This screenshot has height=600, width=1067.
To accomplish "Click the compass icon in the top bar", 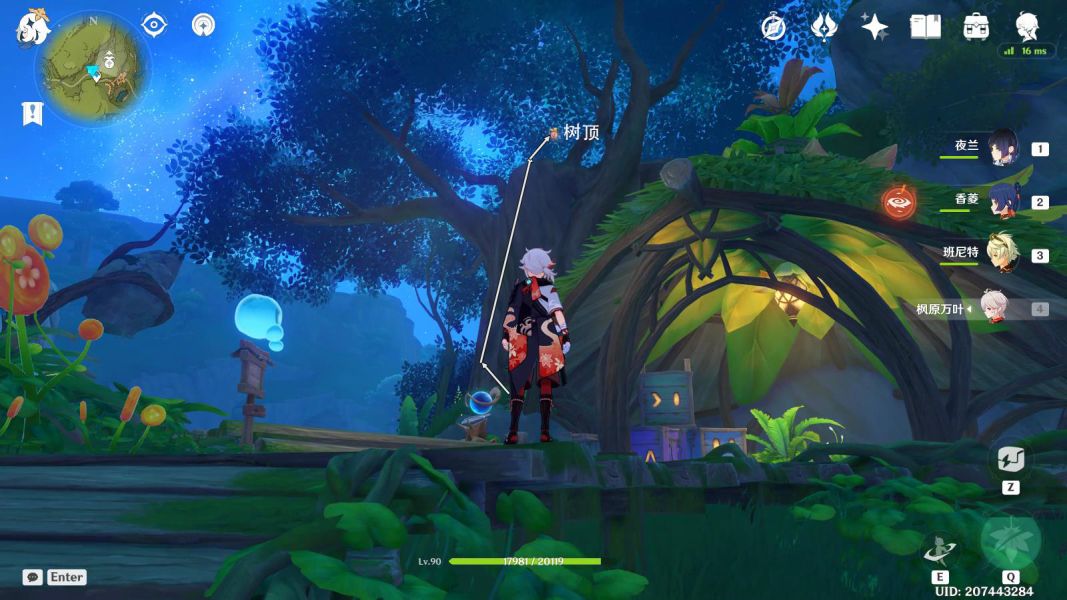I will click(773, 27).
